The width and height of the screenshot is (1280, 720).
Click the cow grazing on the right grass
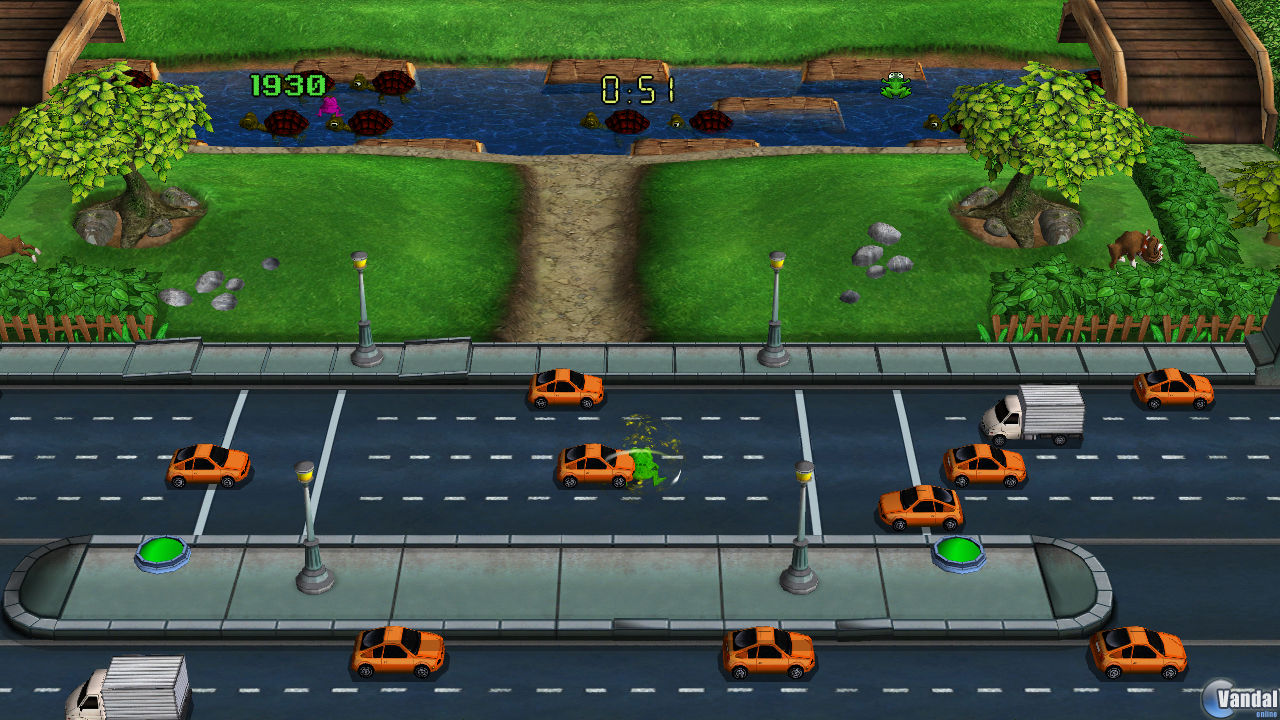click(1135, 250)
